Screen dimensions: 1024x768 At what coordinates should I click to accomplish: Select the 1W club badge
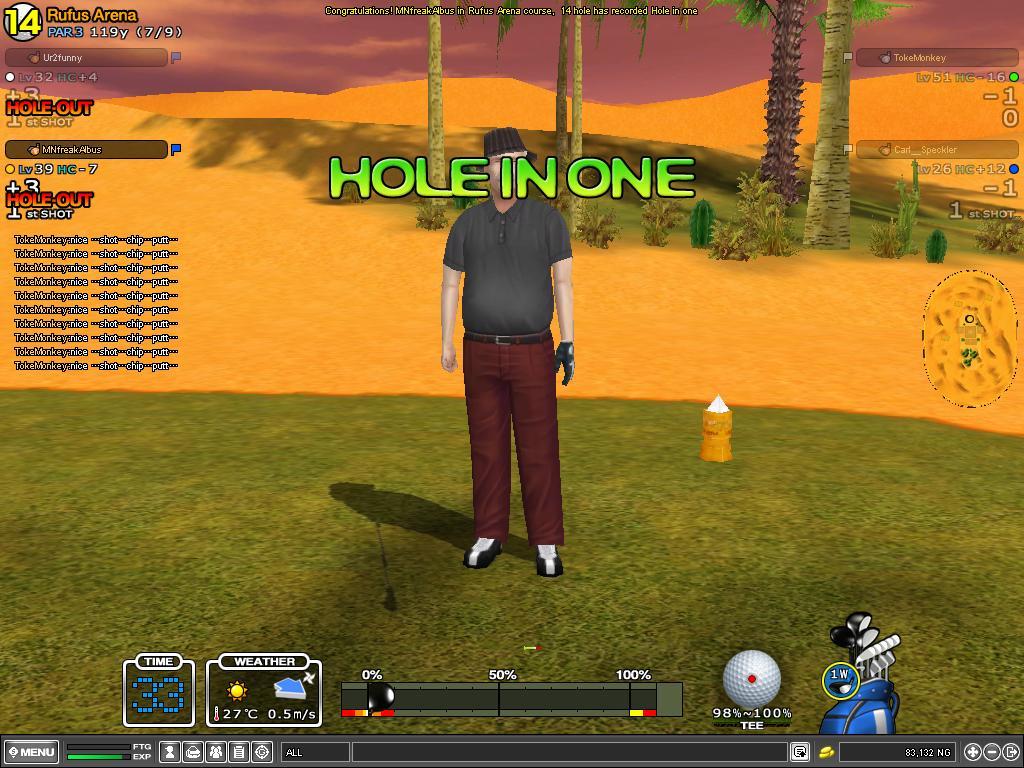click(x=839, y=678)
